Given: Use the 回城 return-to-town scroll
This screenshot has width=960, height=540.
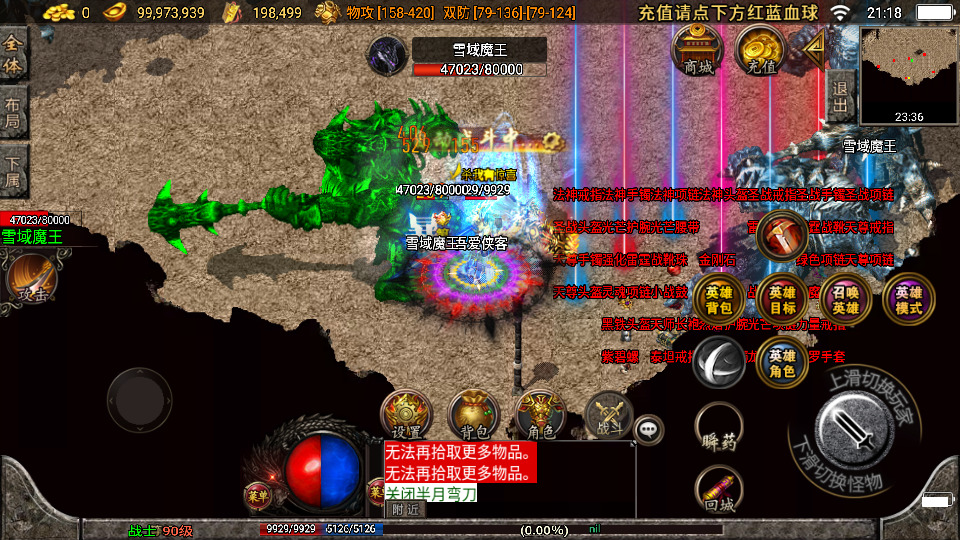Looking at the screenshot, I should pyautogui.click(x=719, y=493).
